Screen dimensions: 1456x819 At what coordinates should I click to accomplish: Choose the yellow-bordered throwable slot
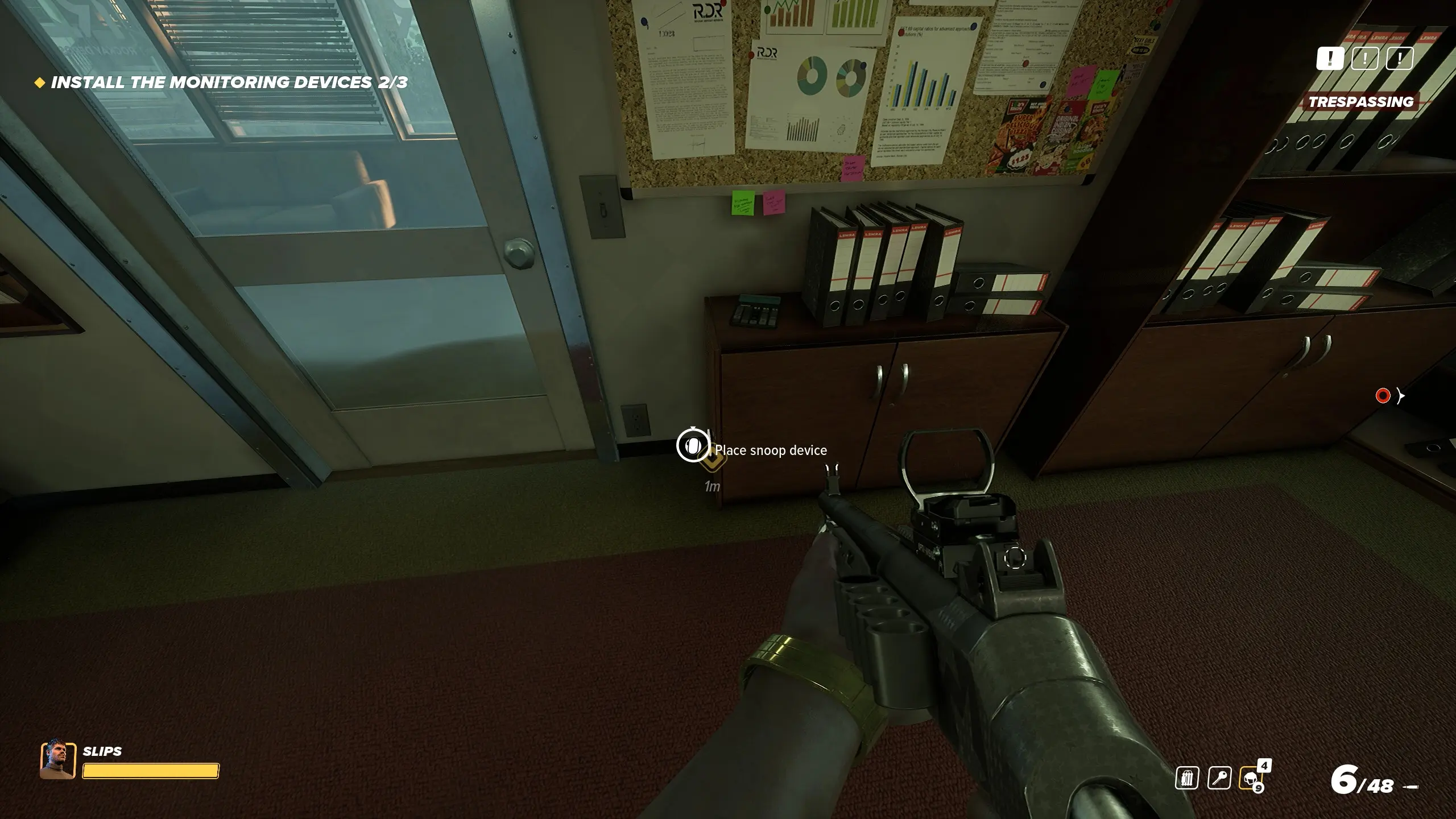coord(1251,778)
